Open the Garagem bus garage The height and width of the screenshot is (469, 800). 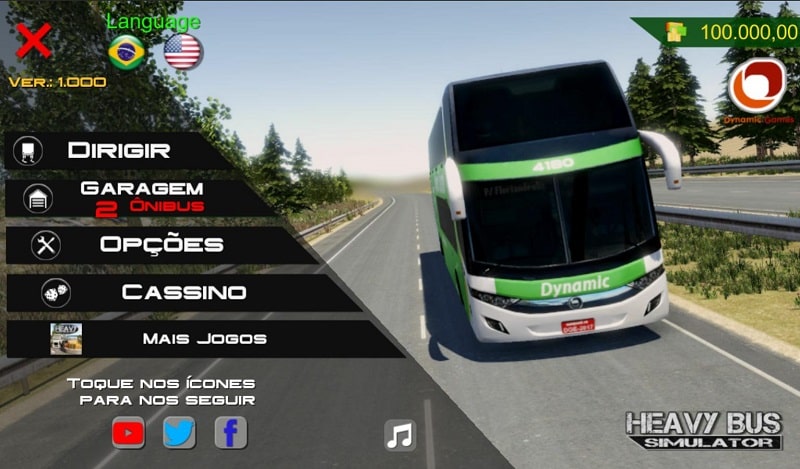click(140, 197)
